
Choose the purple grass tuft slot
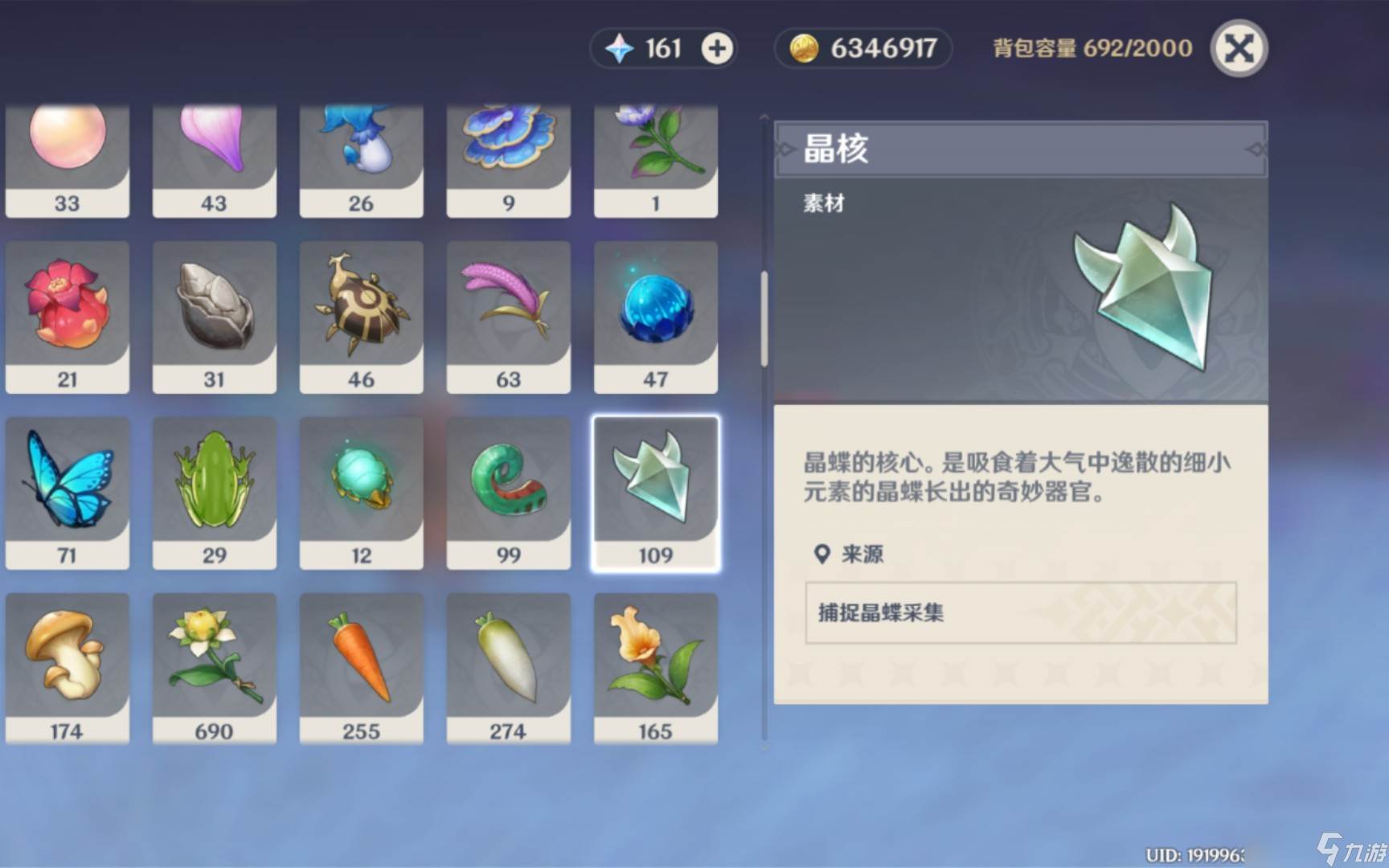point(508,316)
